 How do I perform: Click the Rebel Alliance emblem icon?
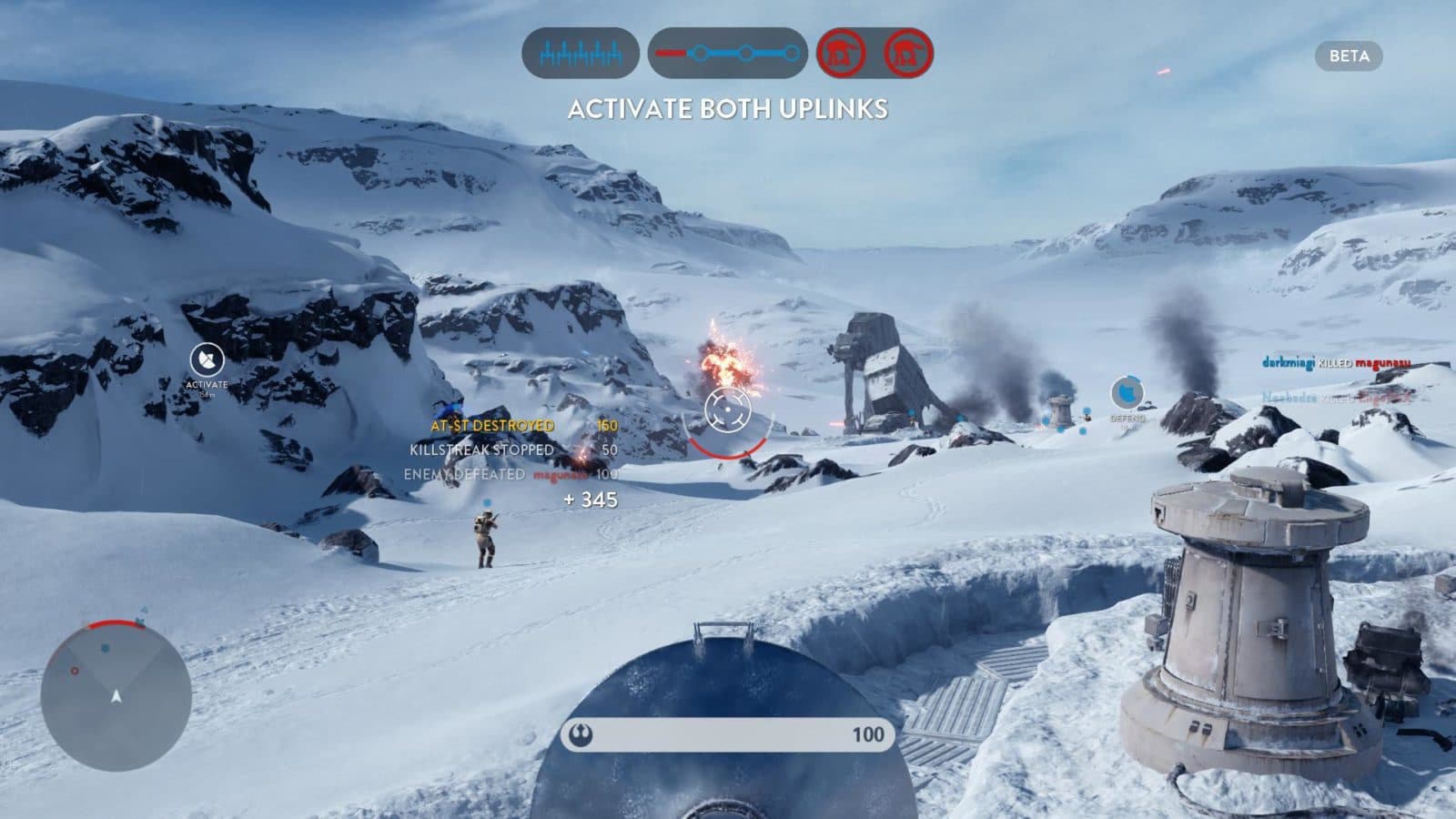pyautogui.click(x=581, y=733)
